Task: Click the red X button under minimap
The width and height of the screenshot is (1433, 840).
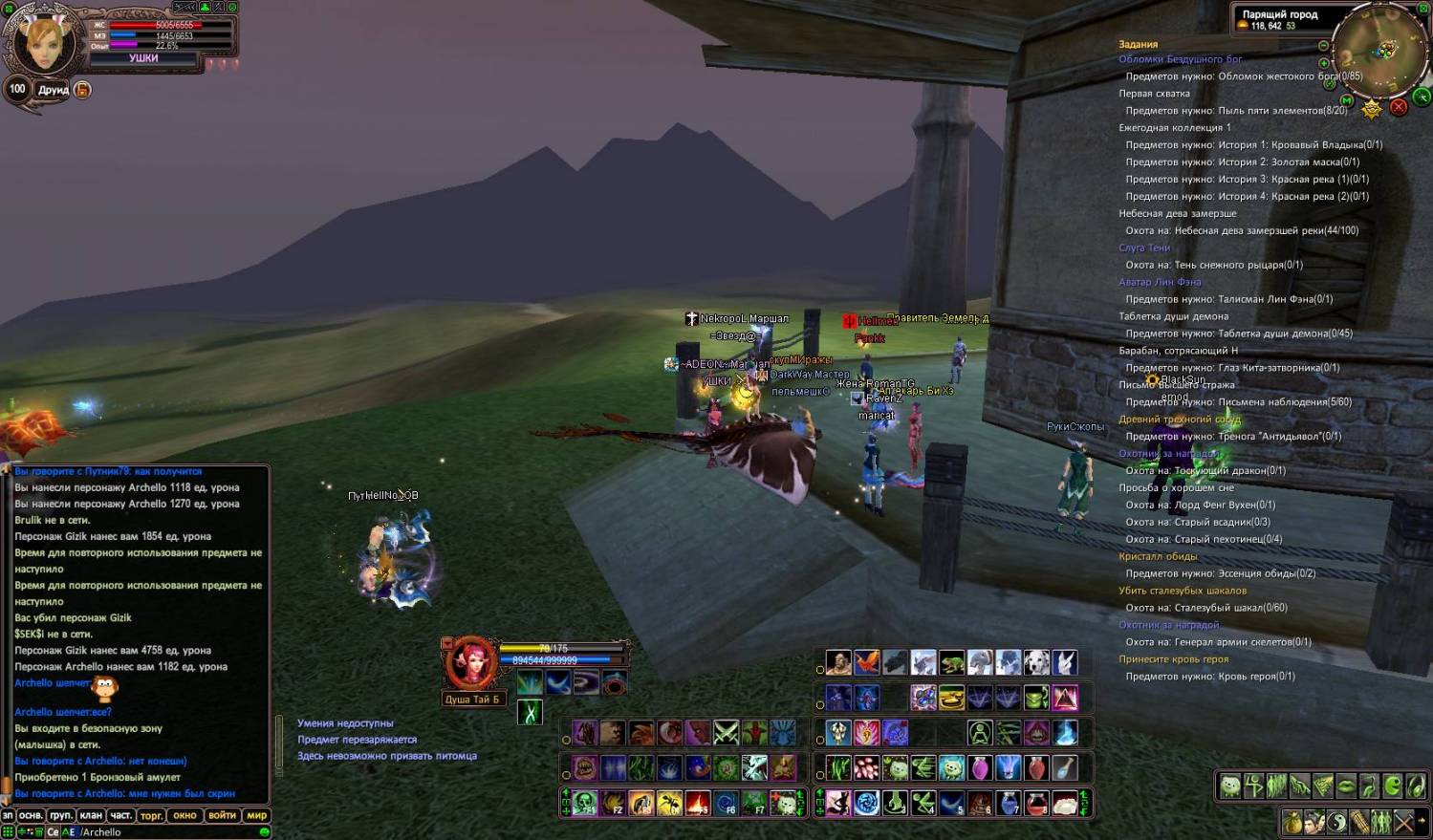Action: coord(1399,106)
